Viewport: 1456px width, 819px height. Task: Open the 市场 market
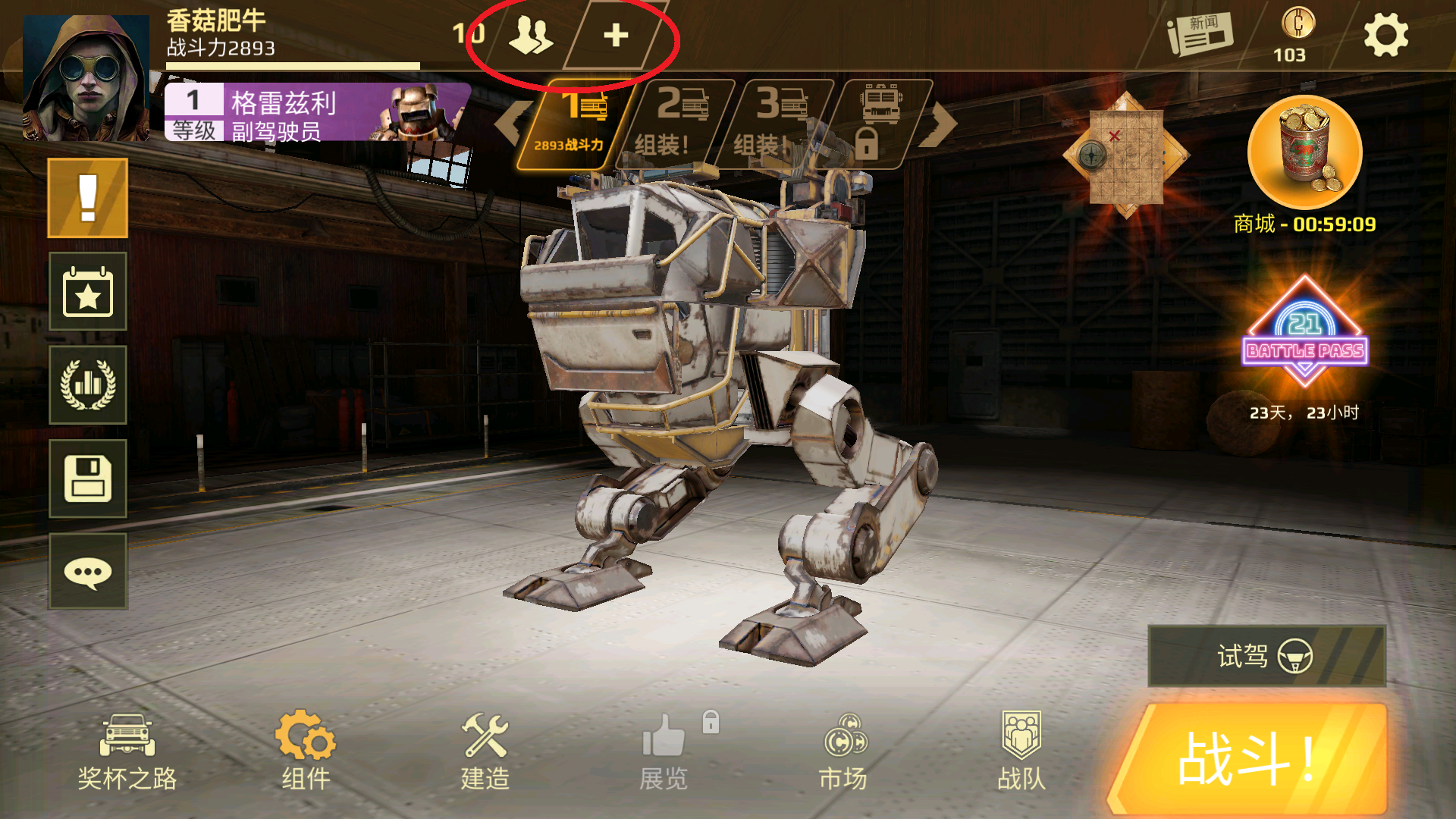843,752
